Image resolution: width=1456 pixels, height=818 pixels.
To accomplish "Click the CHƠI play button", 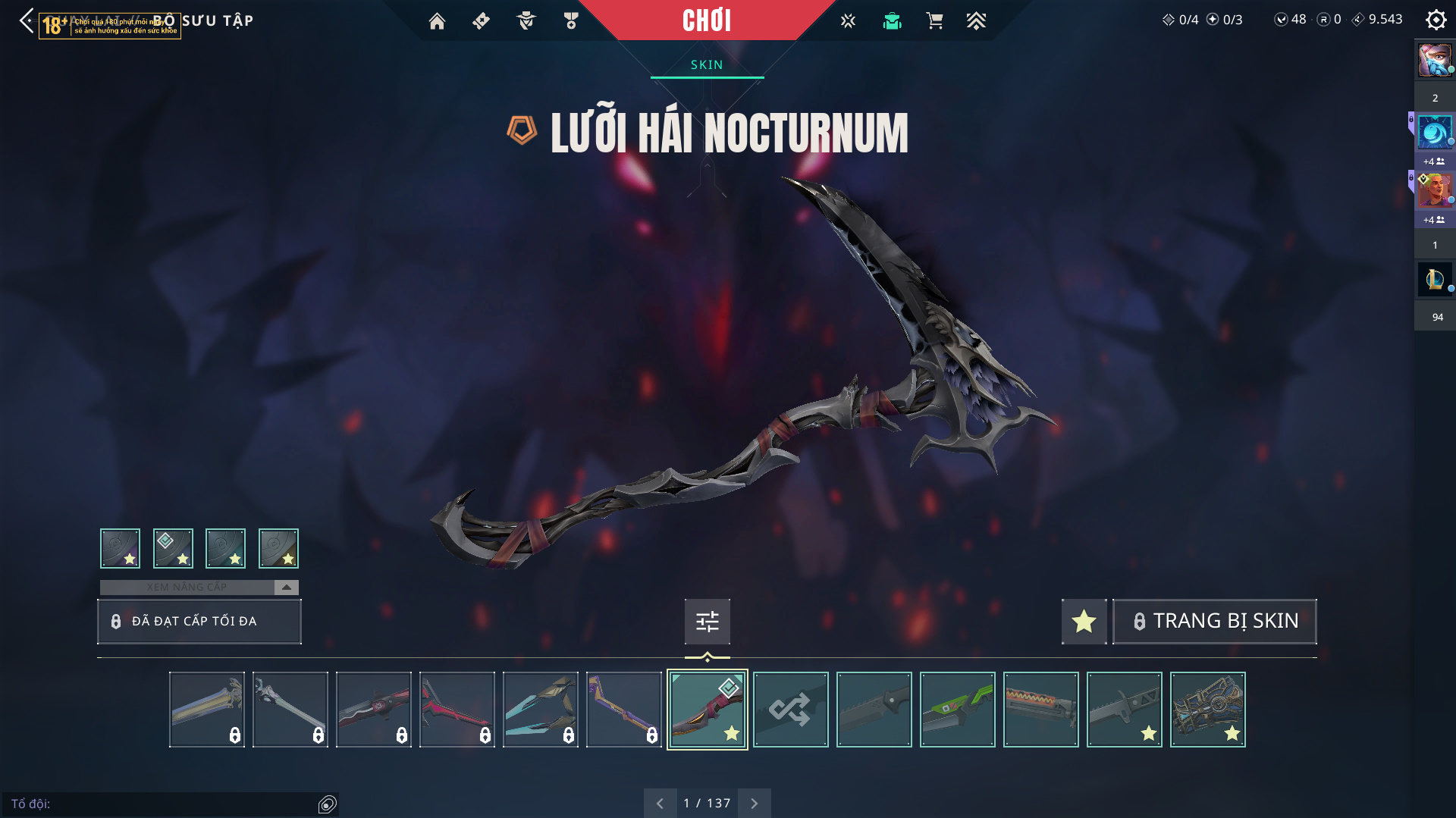I will point(707,20).
